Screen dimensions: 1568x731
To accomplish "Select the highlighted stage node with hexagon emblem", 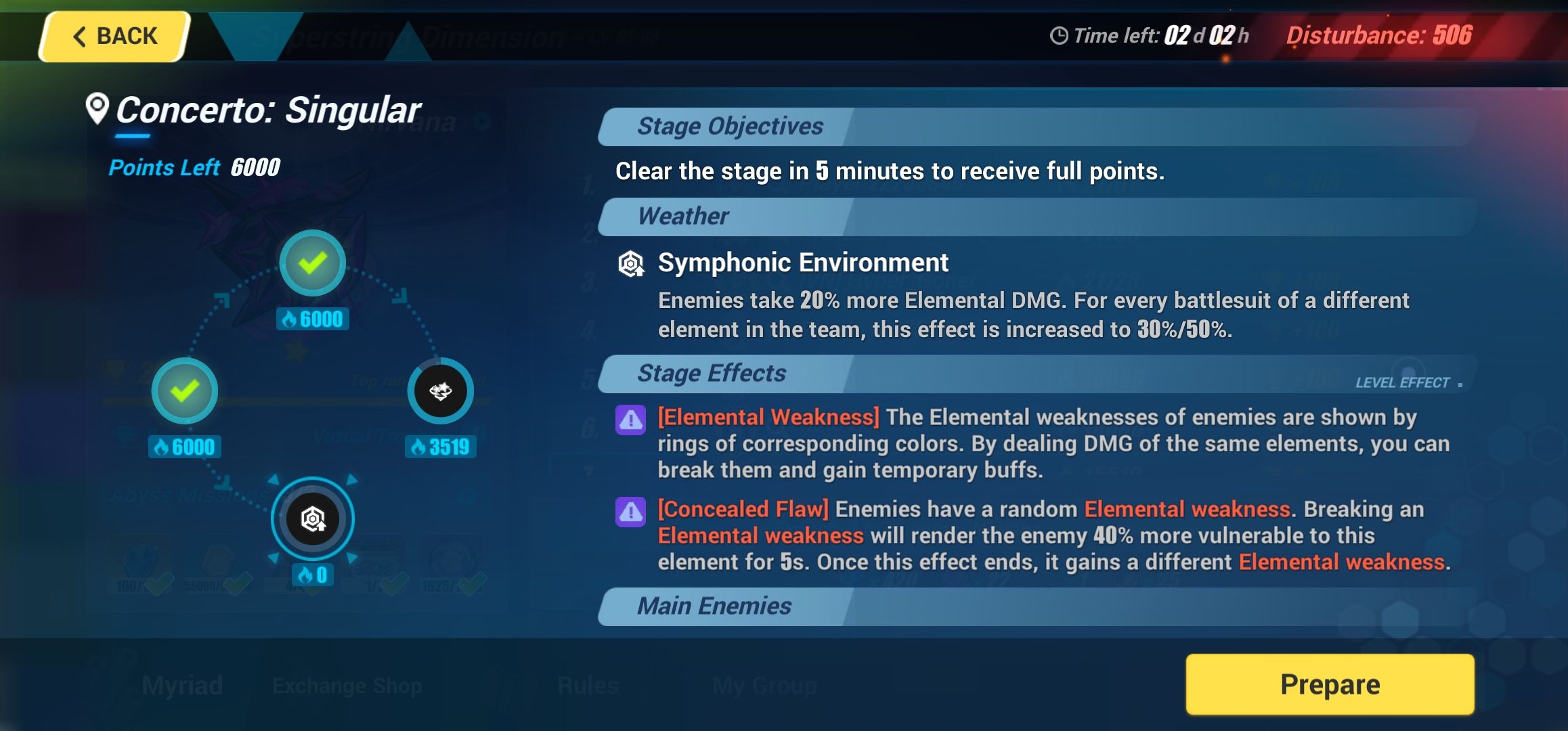I will coord(312,518).
